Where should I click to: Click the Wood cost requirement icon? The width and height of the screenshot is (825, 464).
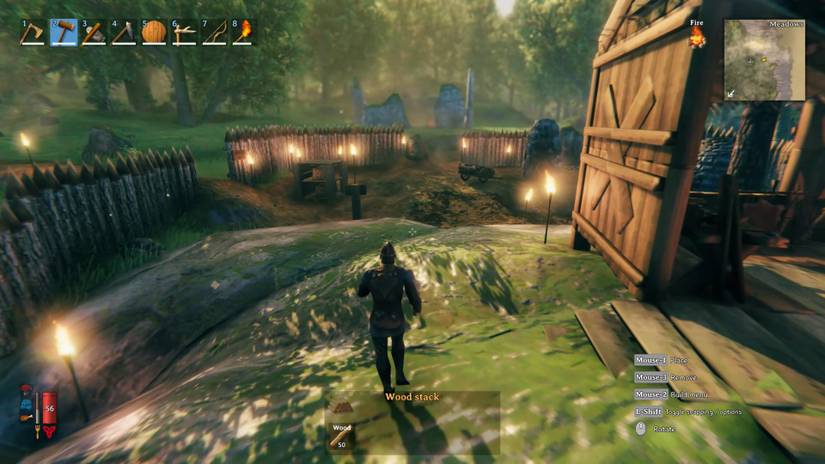click(x=341, y=438)
